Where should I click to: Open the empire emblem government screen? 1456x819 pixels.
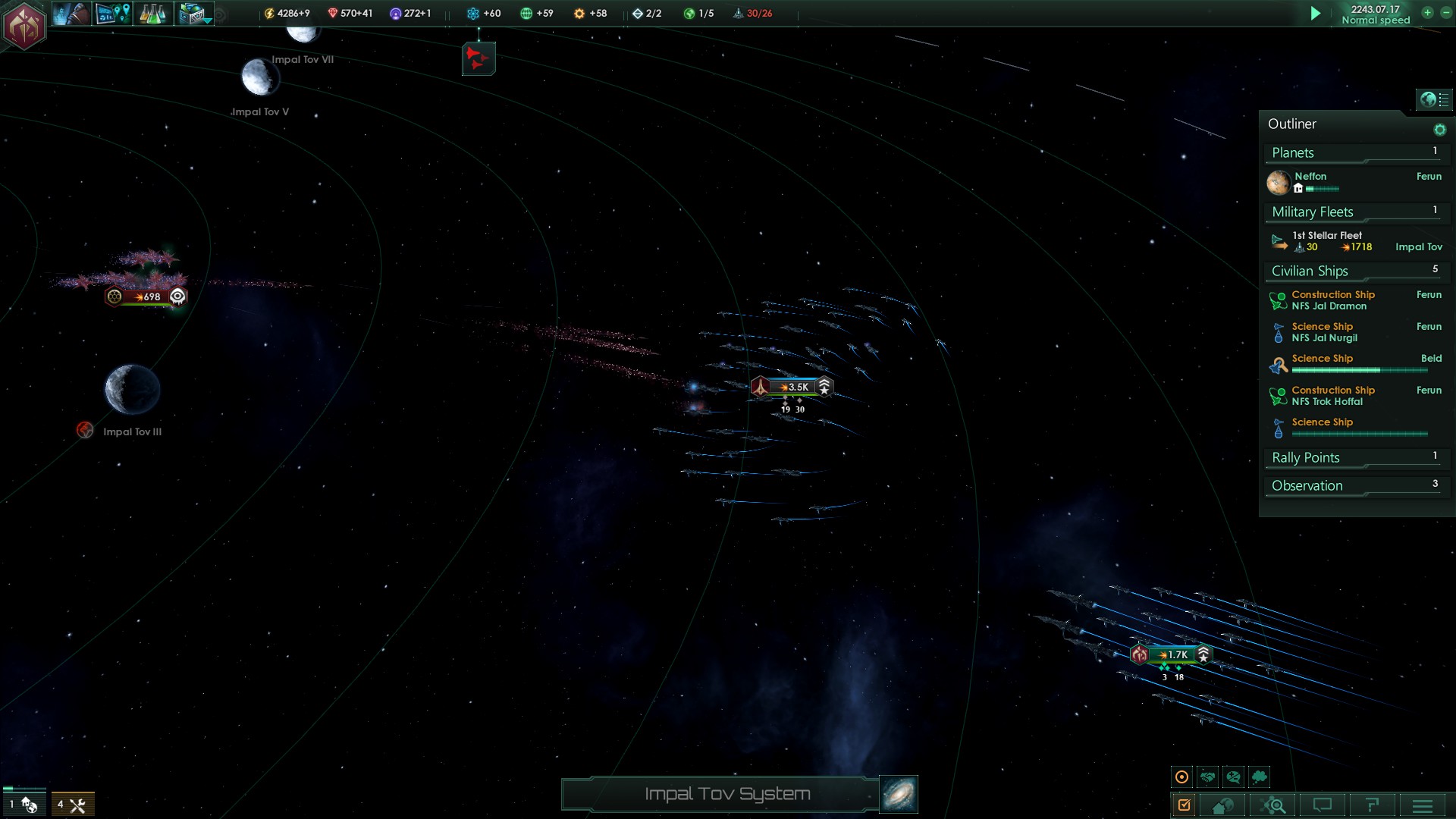pos(24,25)
